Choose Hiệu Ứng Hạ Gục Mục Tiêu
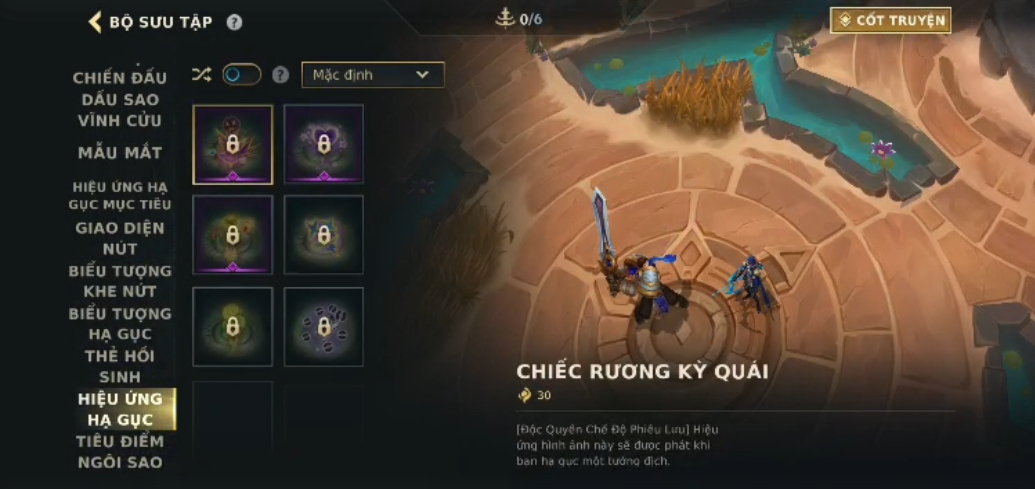 pyautogui.click(x=119, y=195)
